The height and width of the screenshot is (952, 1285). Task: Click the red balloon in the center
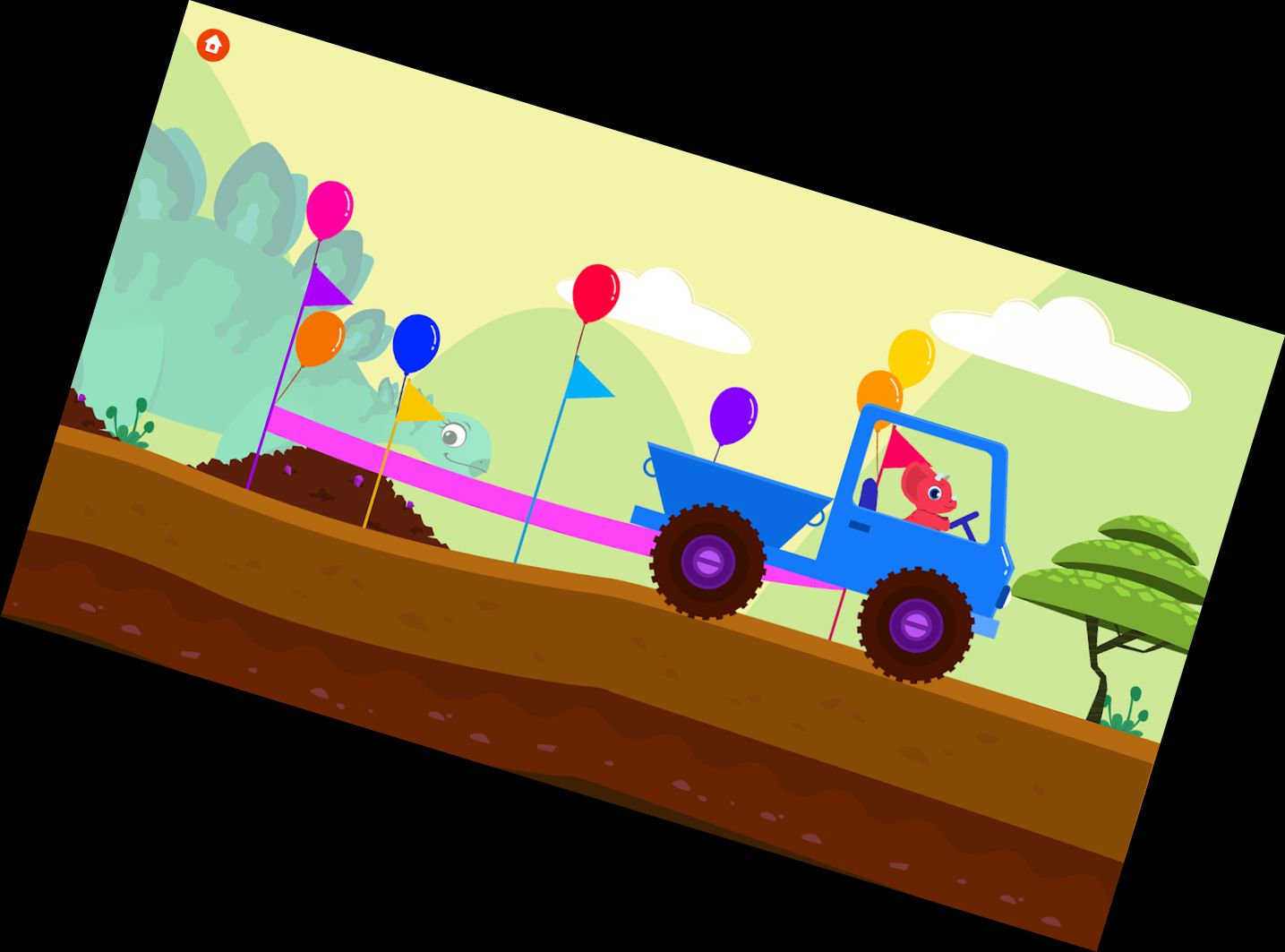pyautogui.click(x=594, y=291)
